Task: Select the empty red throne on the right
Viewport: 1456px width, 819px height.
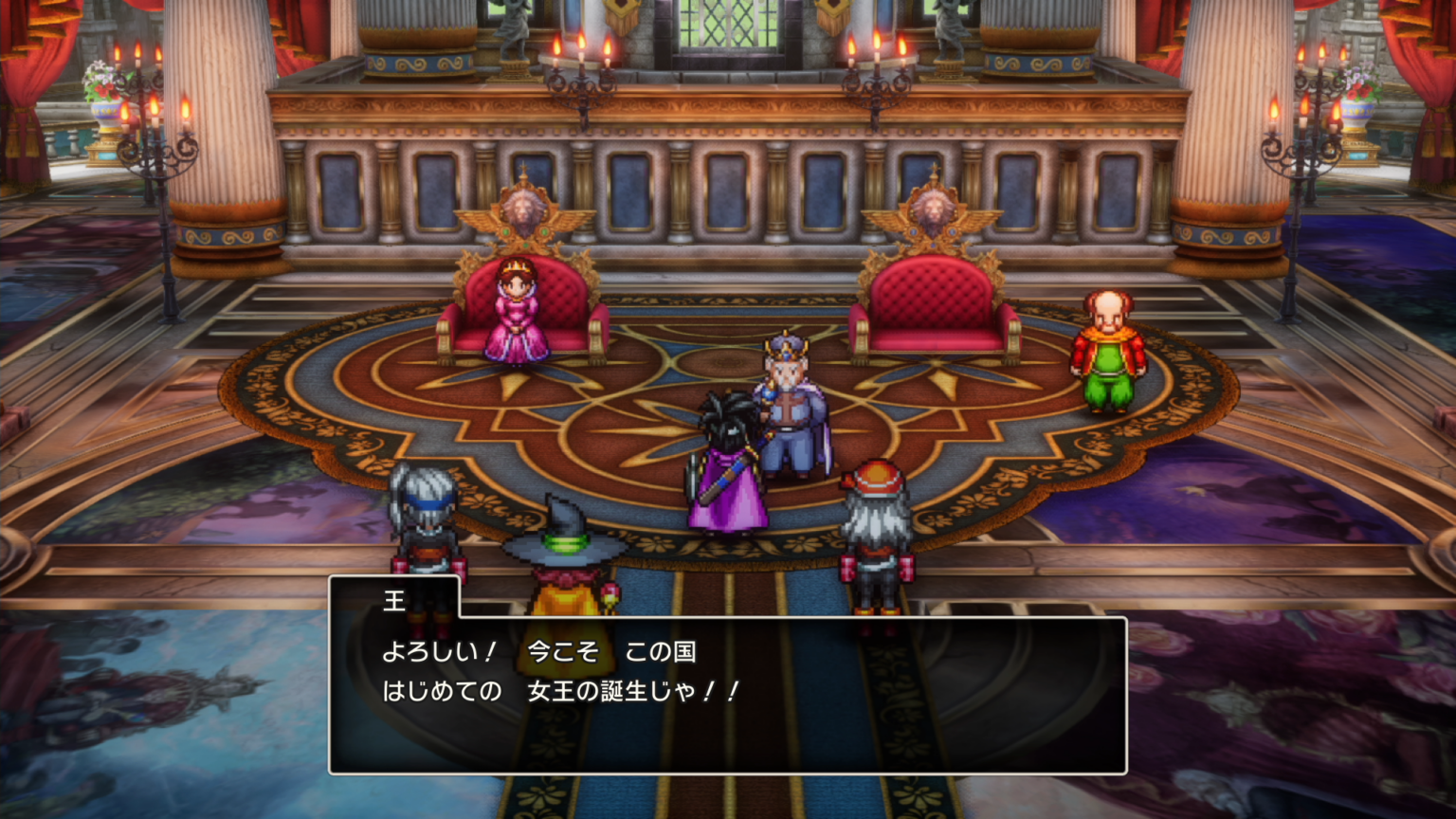Action: pos(934,303)
